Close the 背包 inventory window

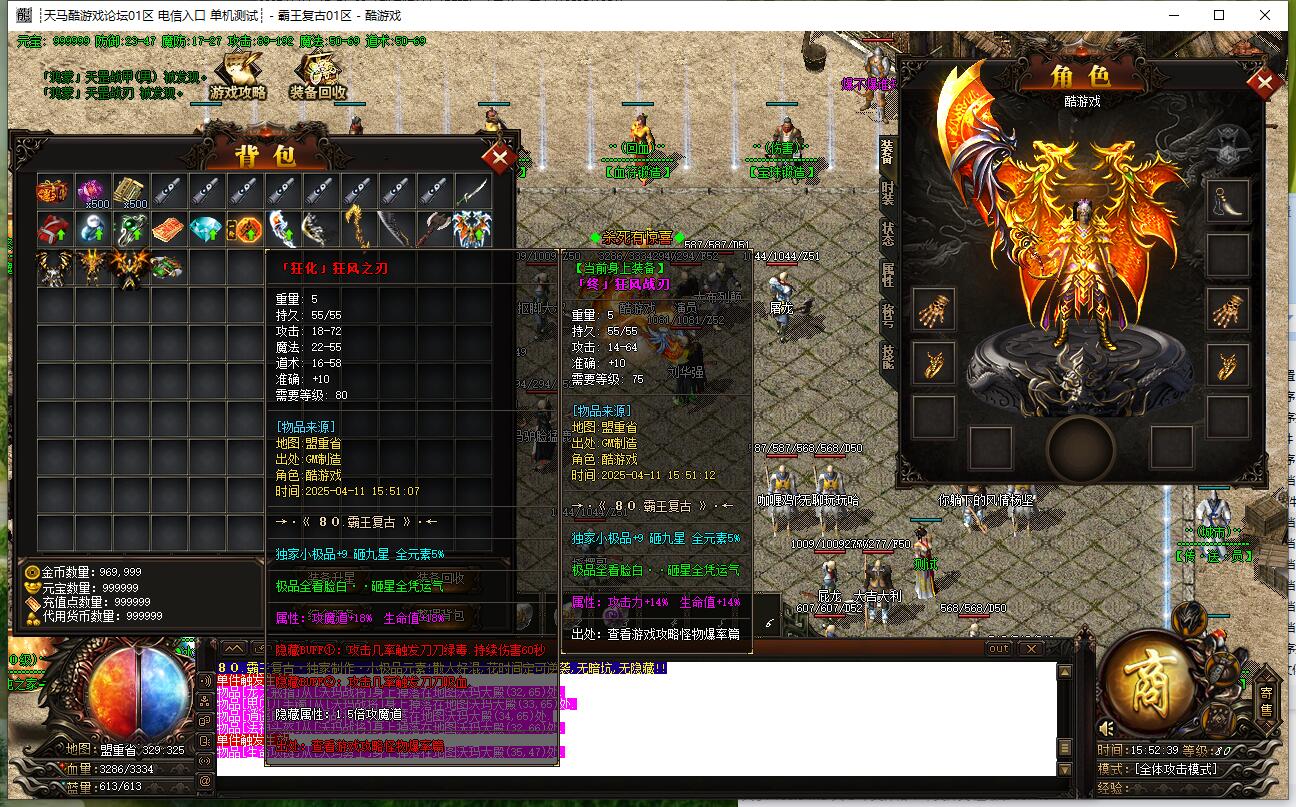point(498,157)
